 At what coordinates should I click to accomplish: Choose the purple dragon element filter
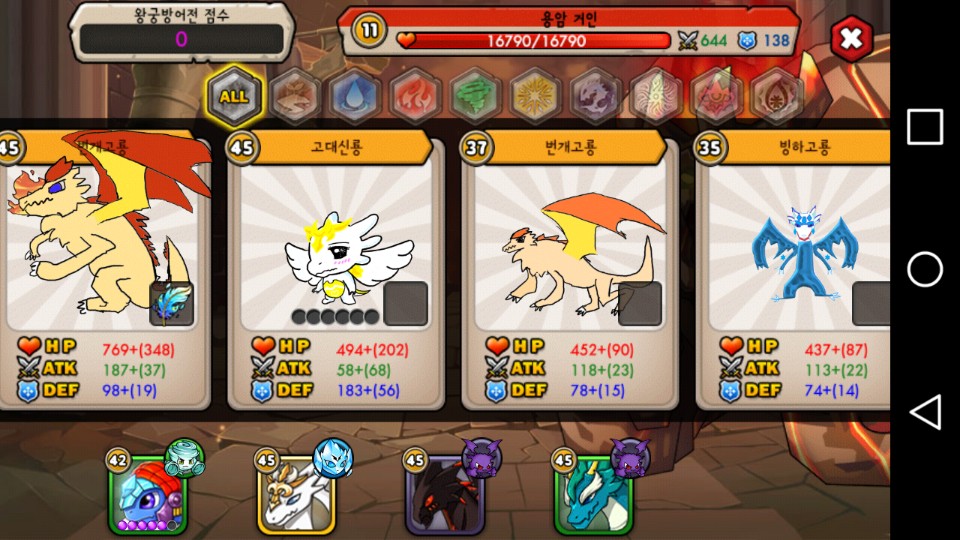tap(595, 97)
